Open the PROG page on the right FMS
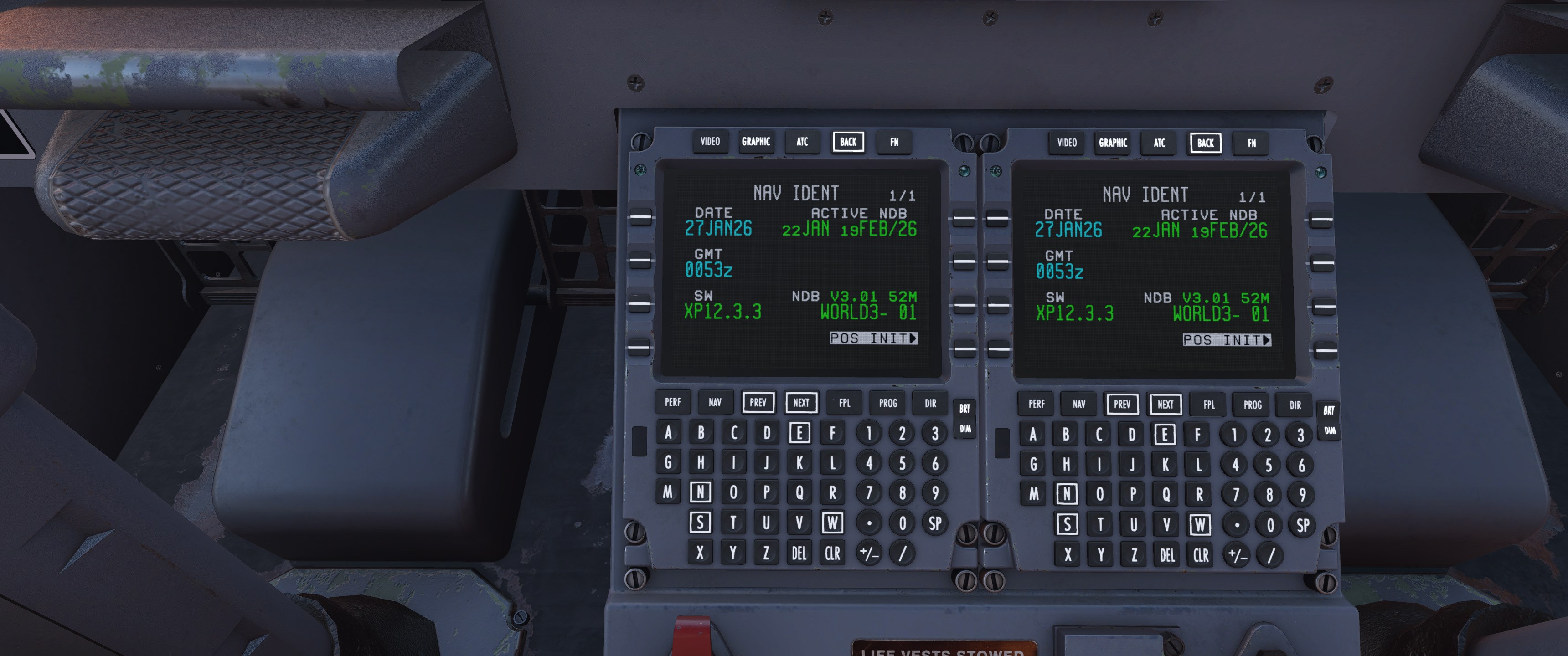Viewport: 1568px width, 656px height. (x=1252, y=405)
